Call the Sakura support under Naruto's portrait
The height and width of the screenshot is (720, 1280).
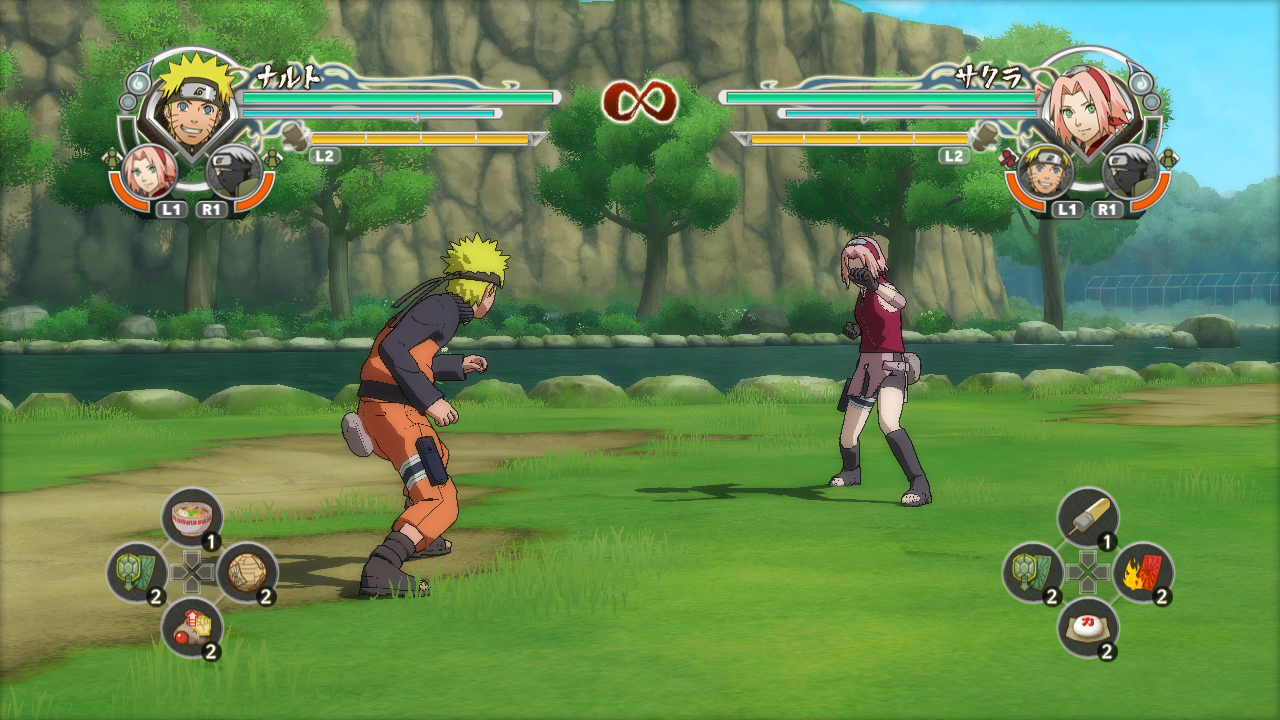152,170
